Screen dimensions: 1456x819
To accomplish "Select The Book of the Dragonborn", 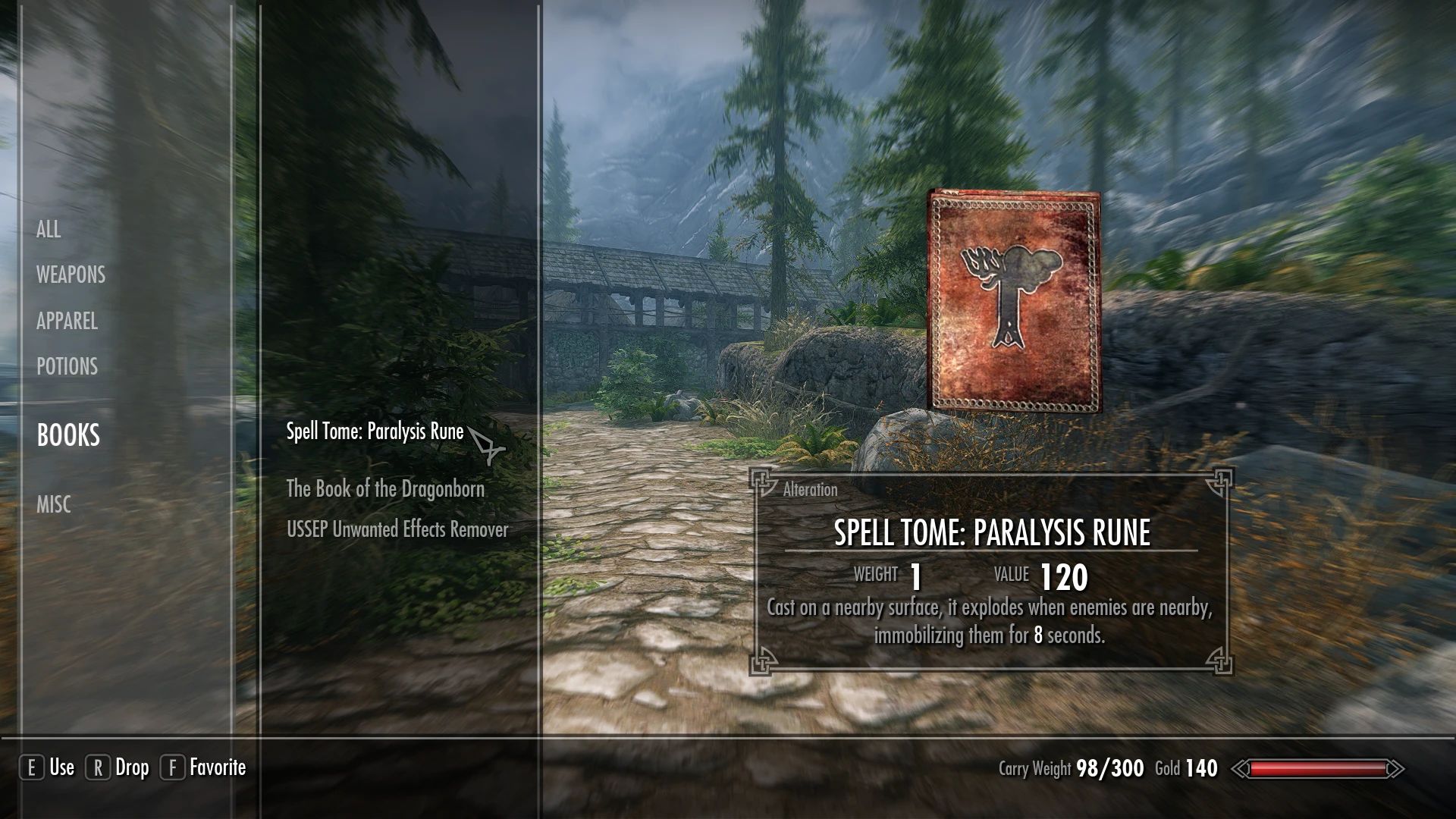I will 385,489.
